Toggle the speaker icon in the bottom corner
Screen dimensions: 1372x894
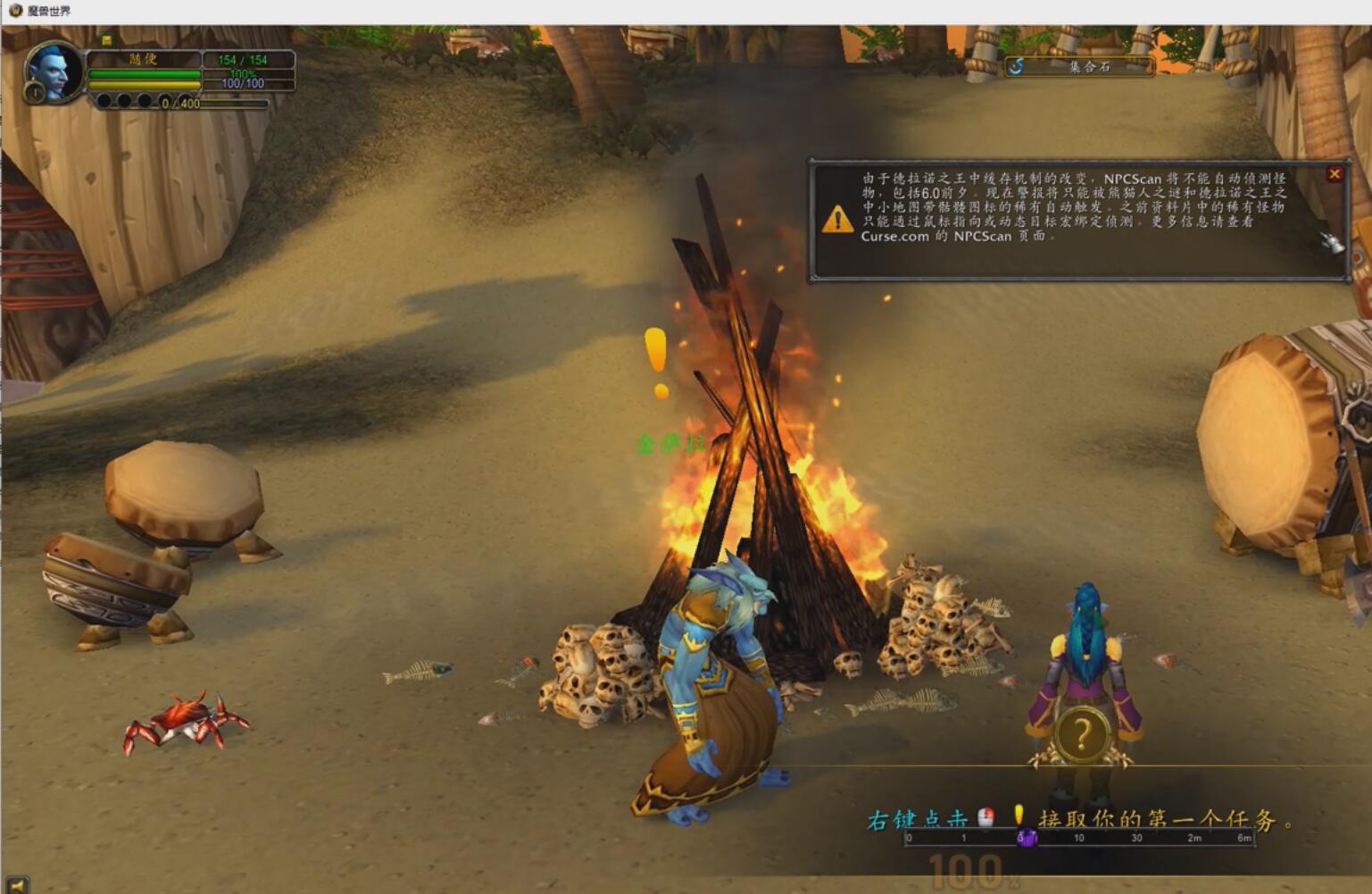[16, 885]
